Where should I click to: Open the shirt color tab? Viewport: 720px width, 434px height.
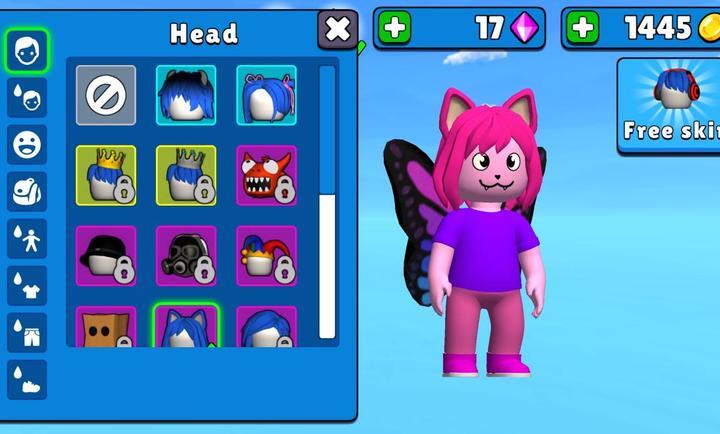26,285
